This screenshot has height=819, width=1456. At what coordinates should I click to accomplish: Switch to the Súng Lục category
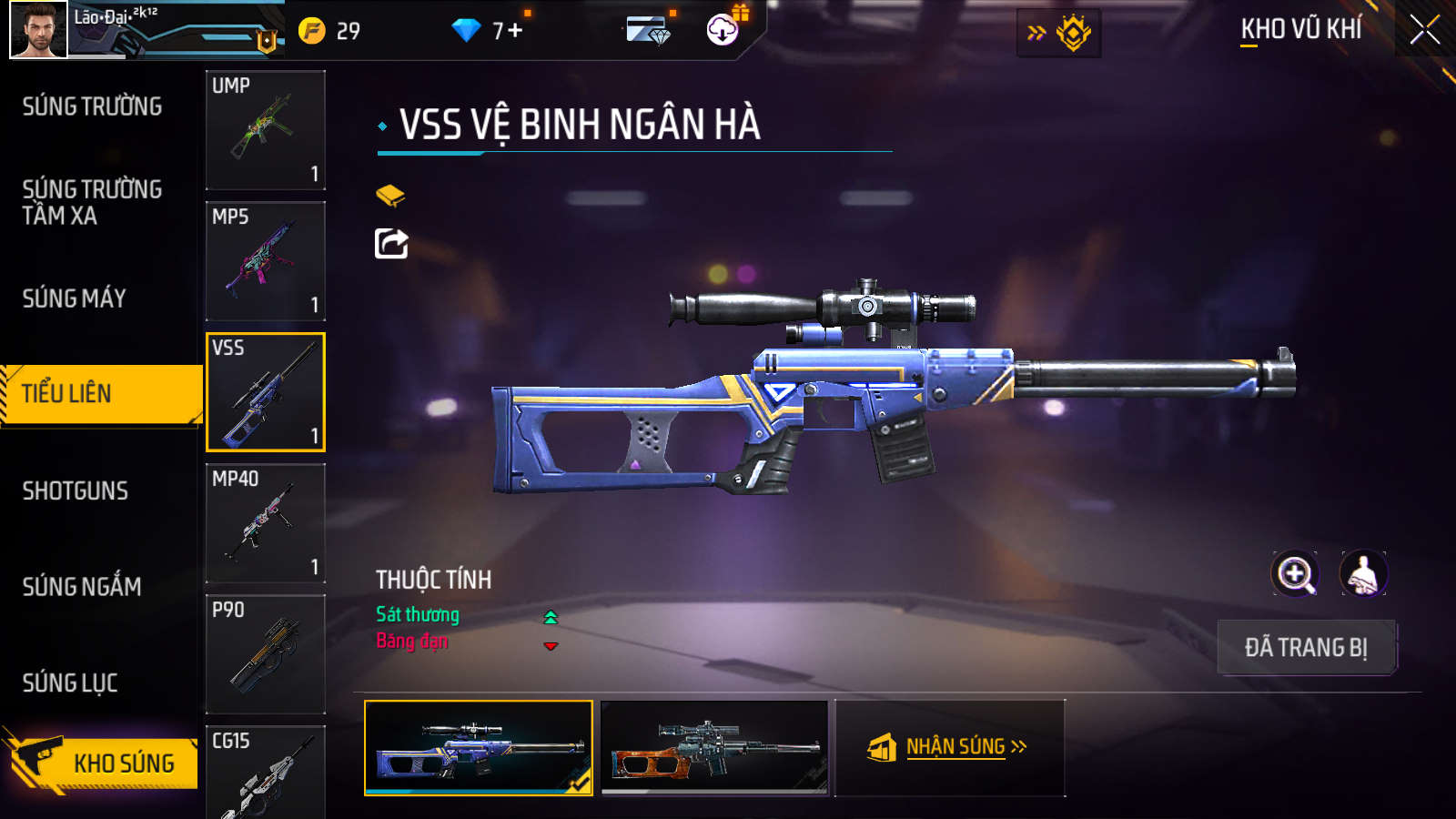click(x=70, y=683)
